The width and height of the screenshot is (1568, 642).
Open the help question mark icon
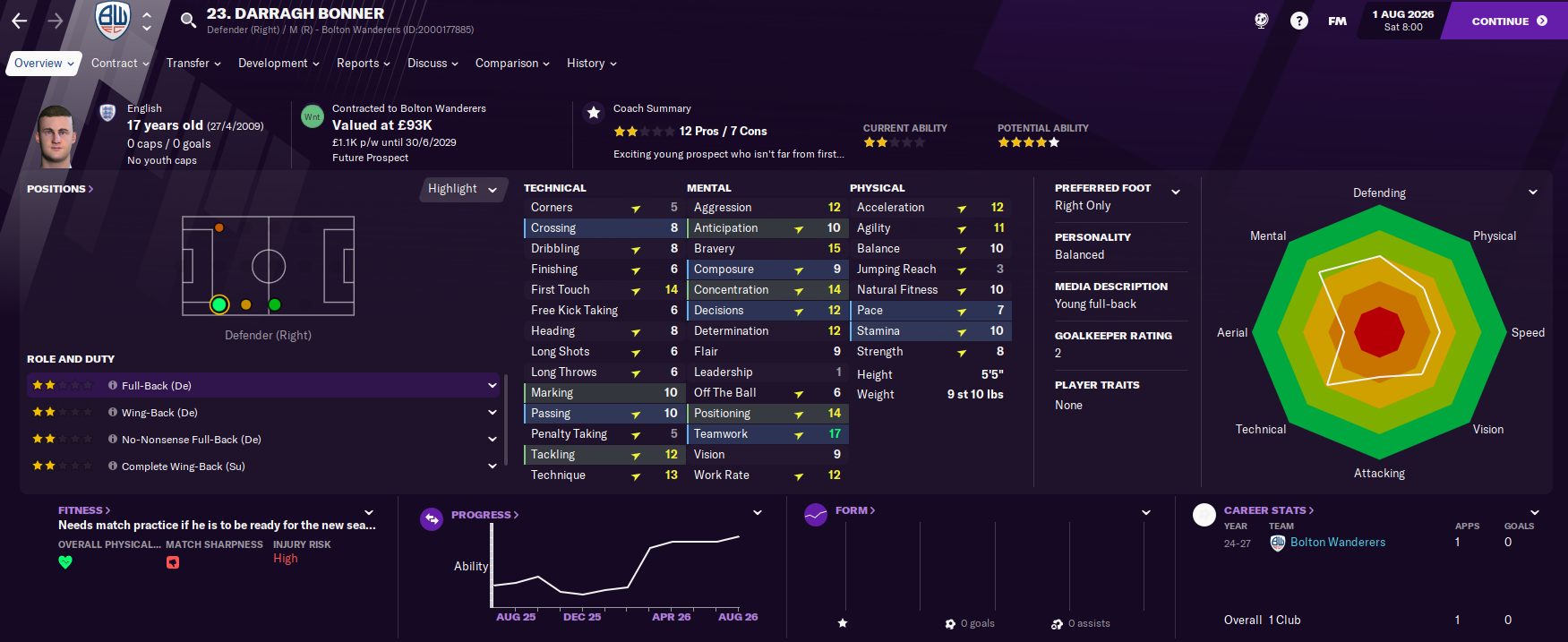1298,21
